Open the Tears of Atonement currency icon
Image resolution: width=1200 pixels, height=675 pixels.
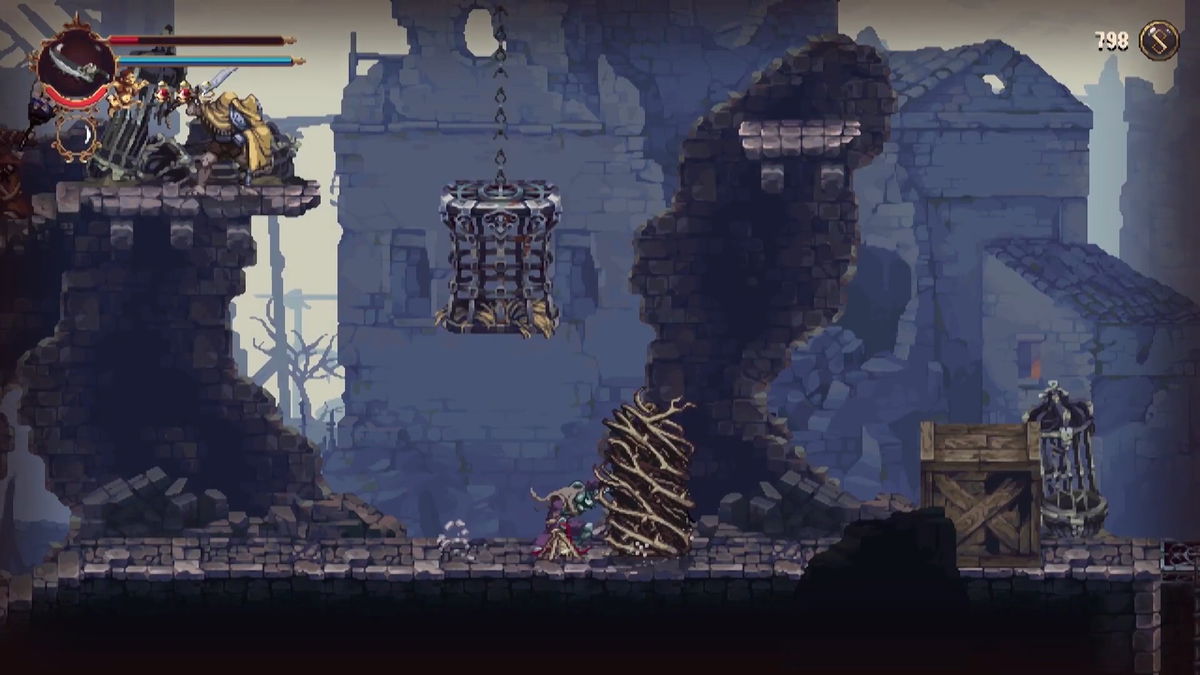coord(1159,41)
